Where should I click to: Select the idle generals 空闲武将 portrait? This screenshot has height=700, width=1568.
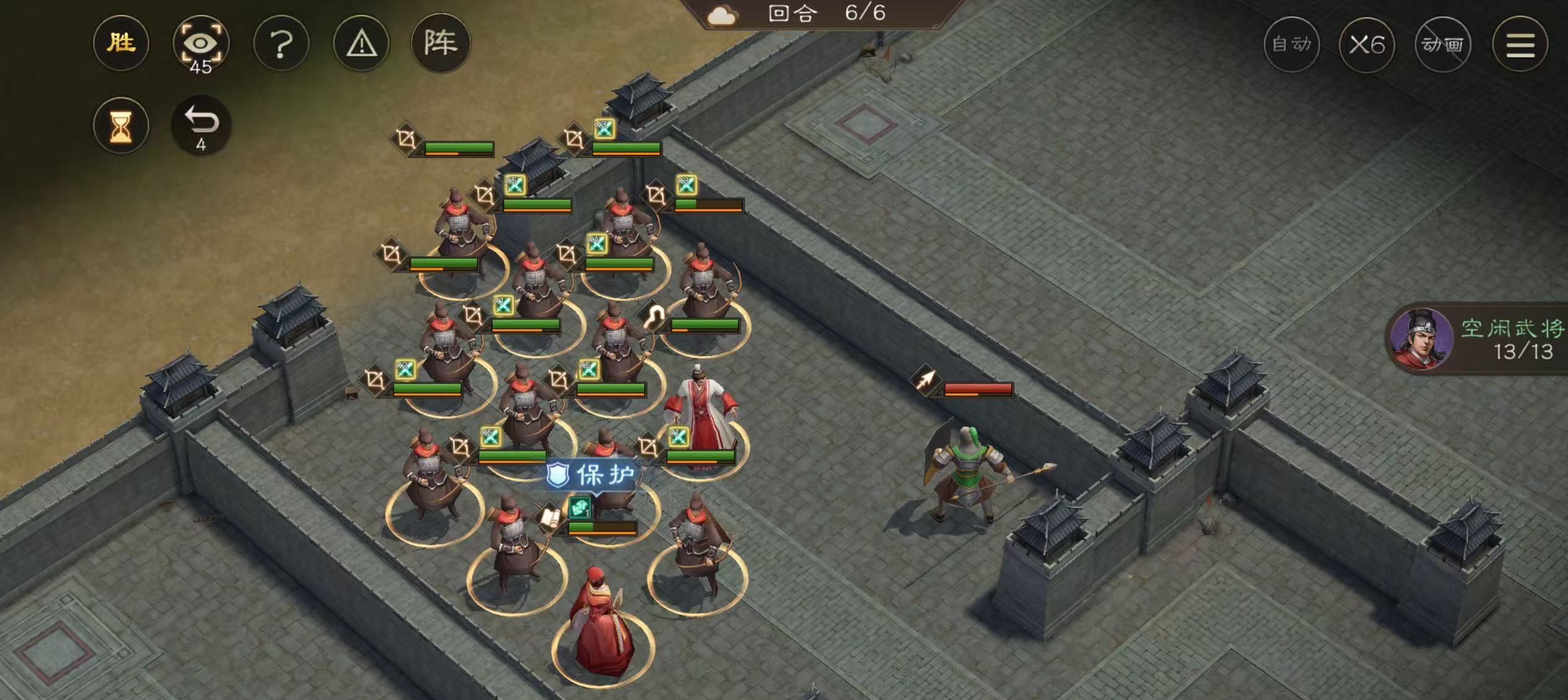point(1422,338)
